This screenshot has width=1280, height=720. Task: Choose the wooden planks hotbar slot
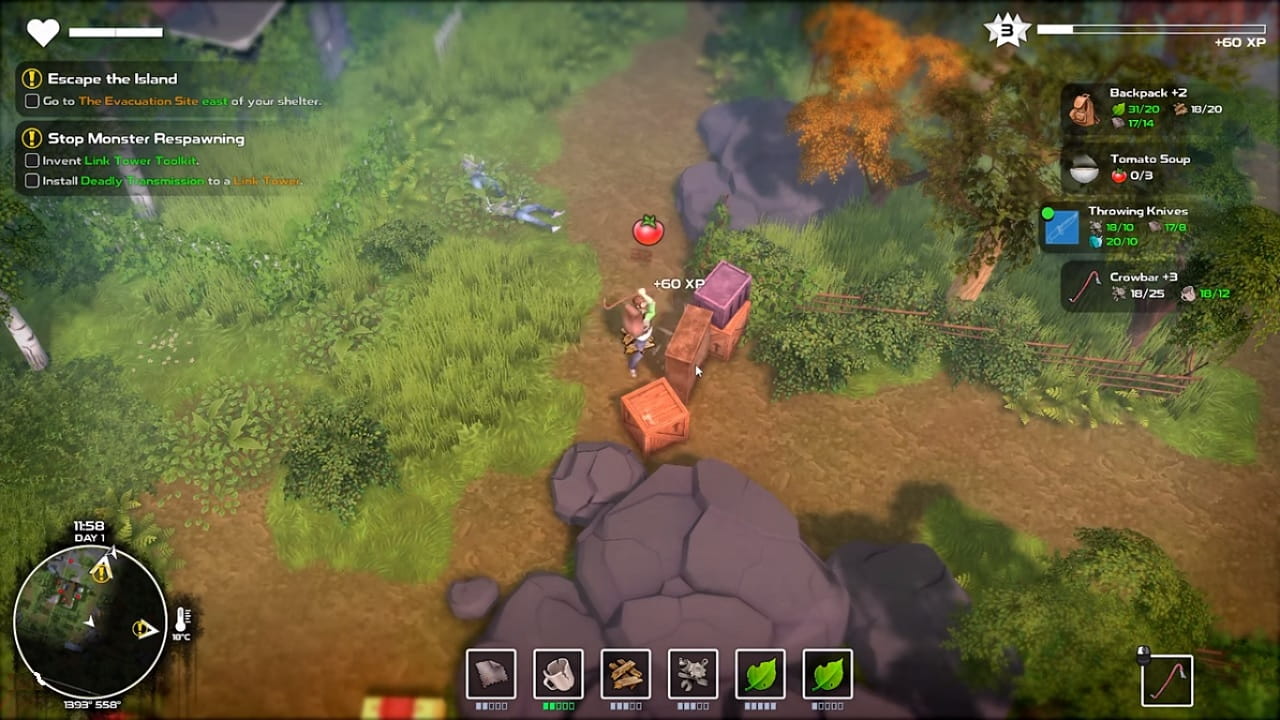coord(626,674)
